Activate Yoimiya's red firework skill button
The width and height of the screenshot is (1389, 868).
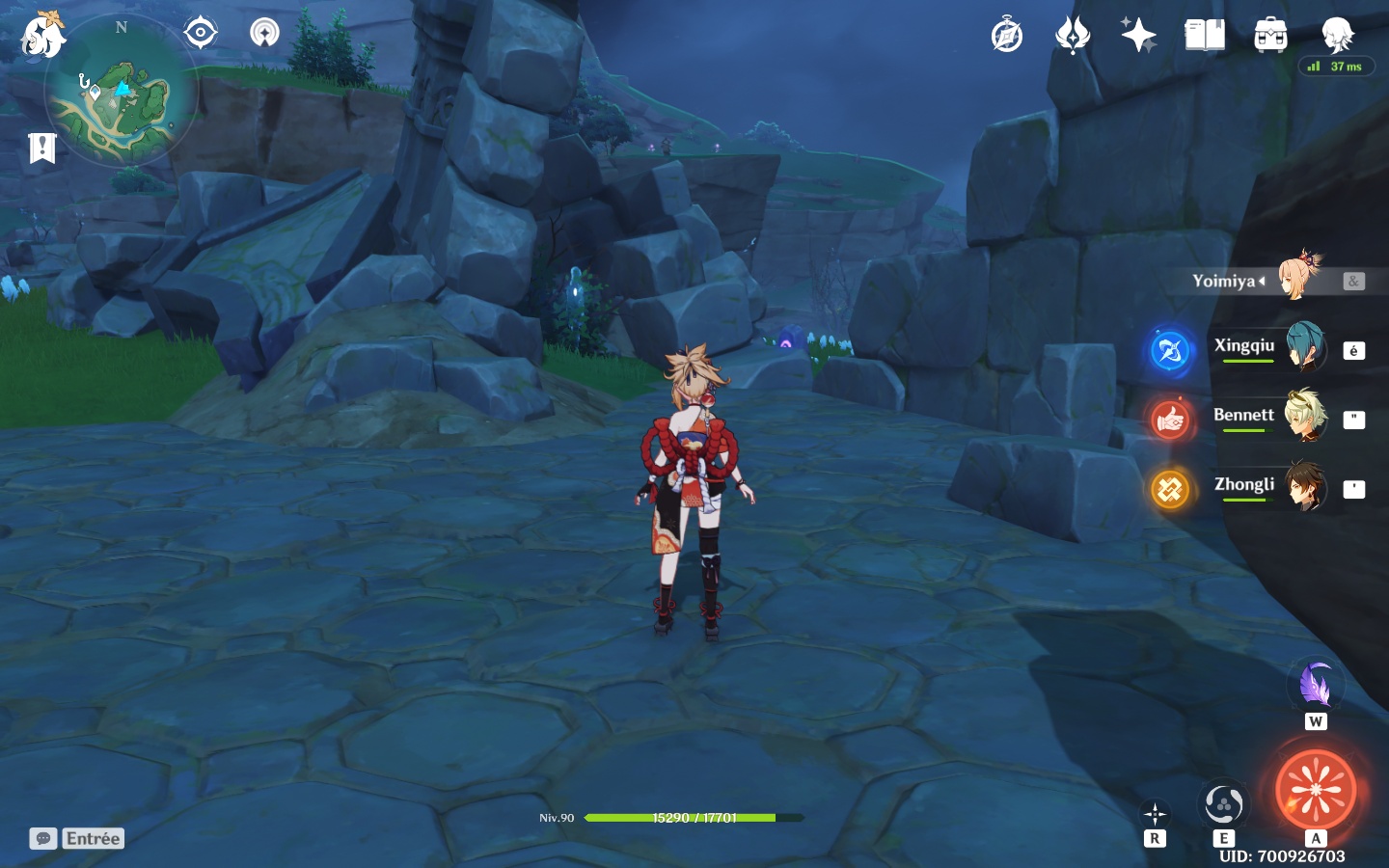click(1316, 790)
